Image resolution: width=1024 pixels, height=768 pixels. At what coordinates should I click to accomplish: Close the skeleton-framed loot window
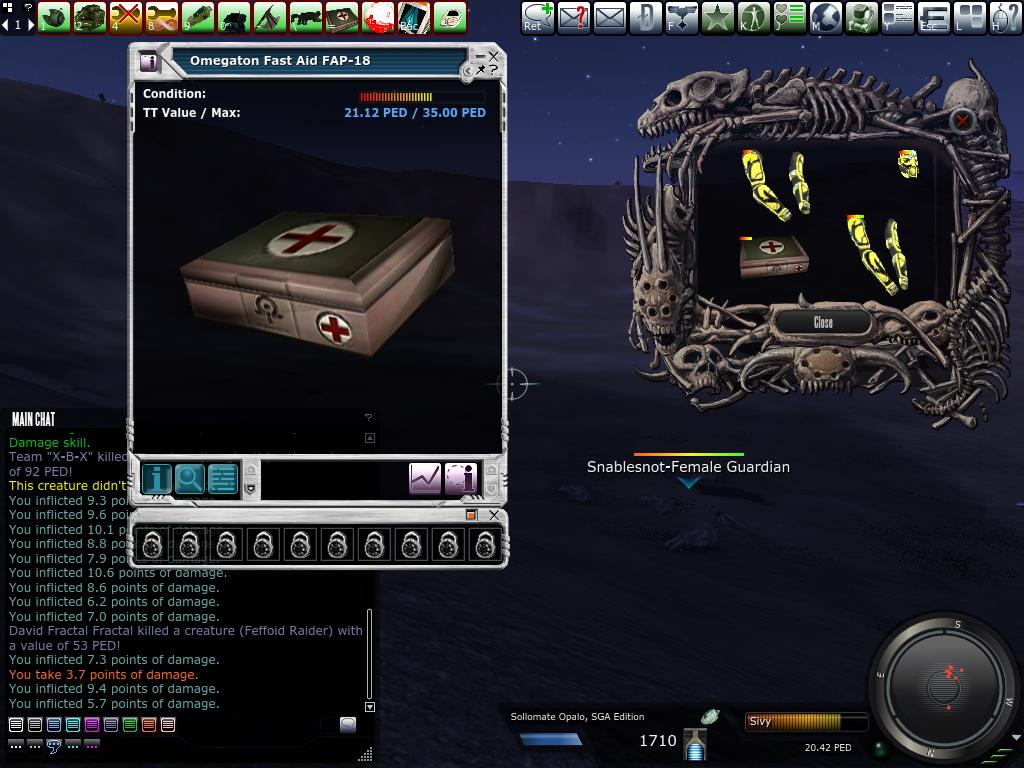[x=823, y=322]
